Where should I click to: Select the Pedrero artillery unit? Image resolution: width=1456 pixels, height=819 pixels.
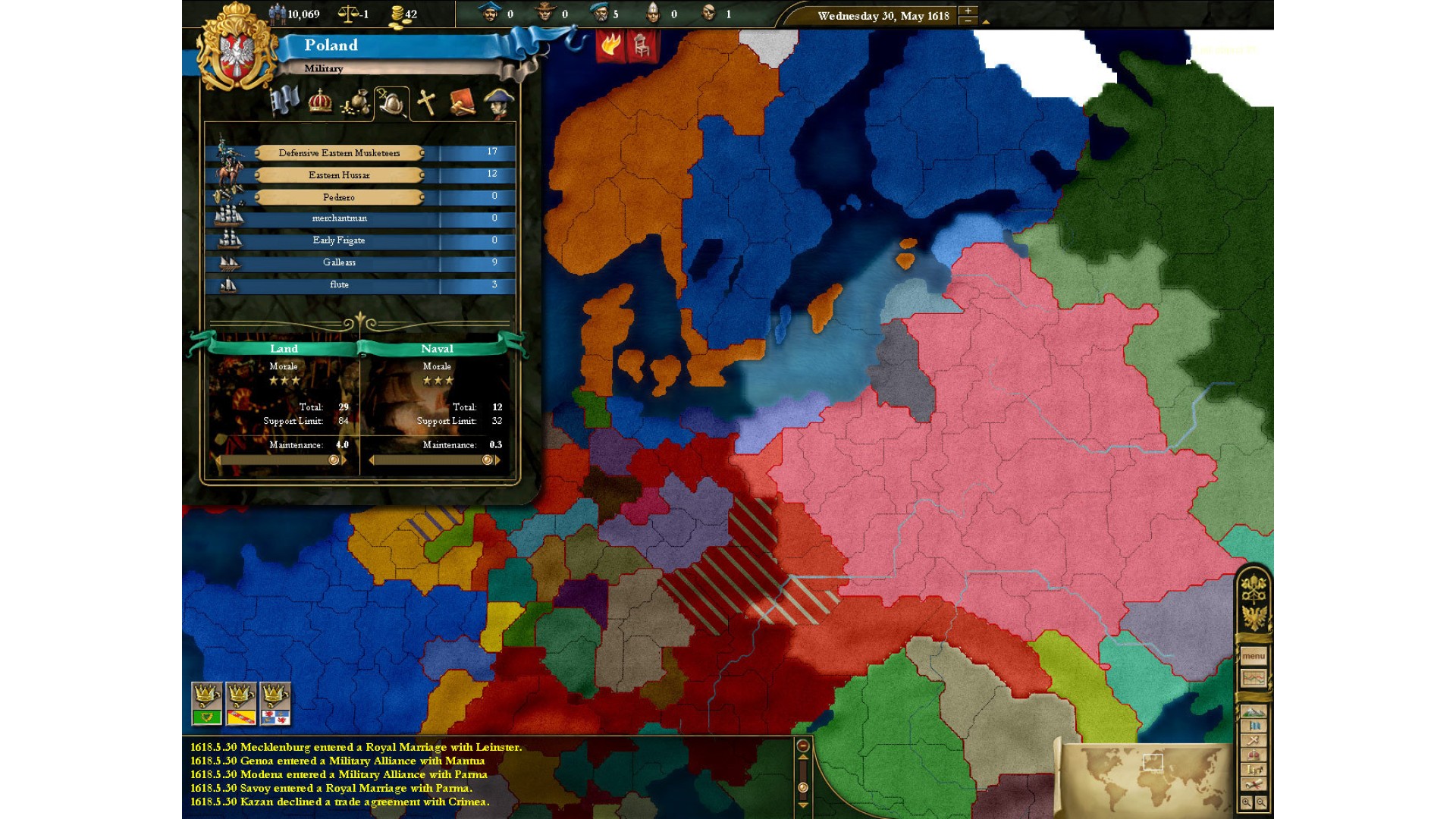(339, 197)
